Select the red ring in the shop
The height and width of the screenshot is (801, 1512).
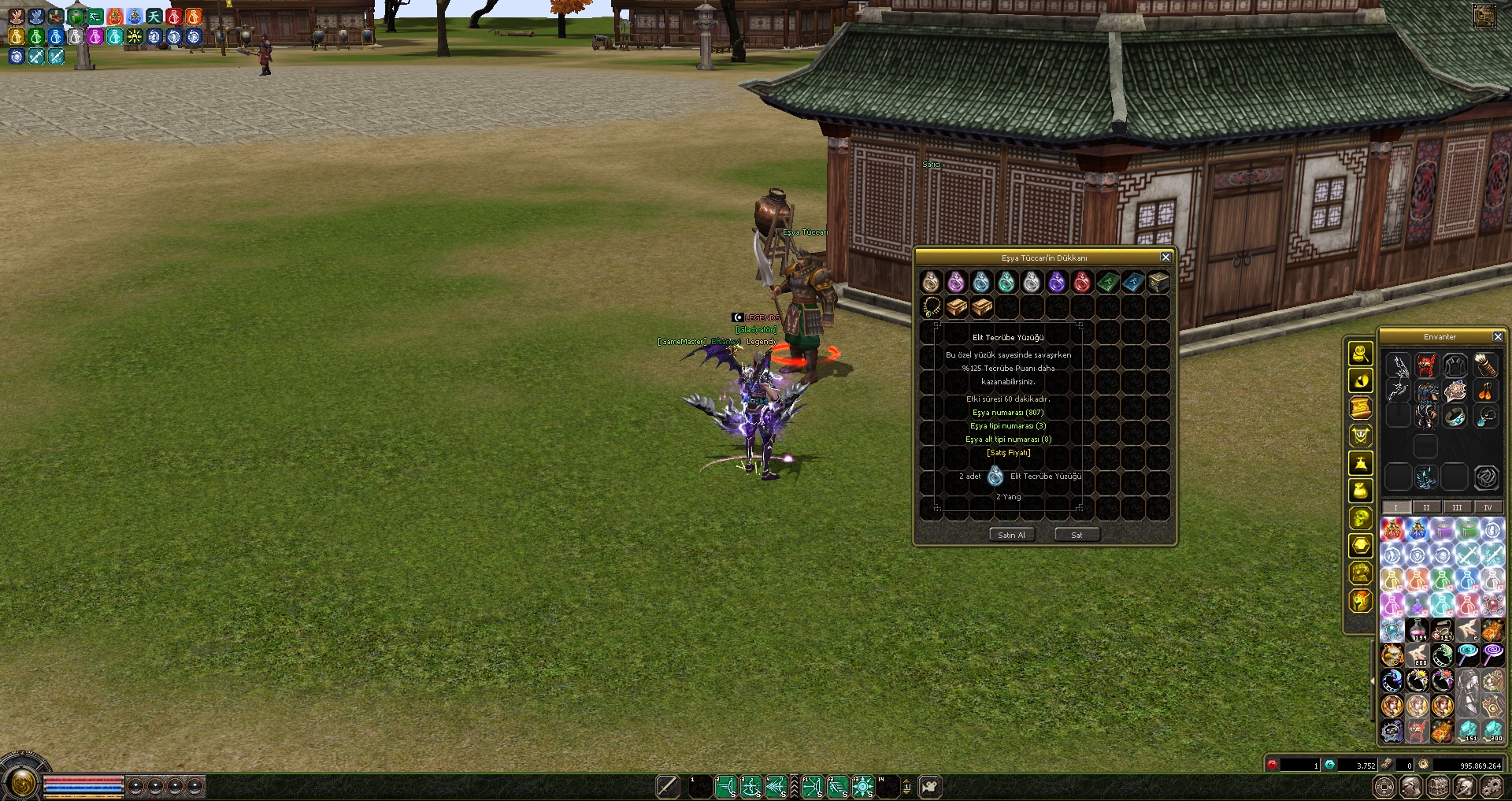click(1082, 282)
